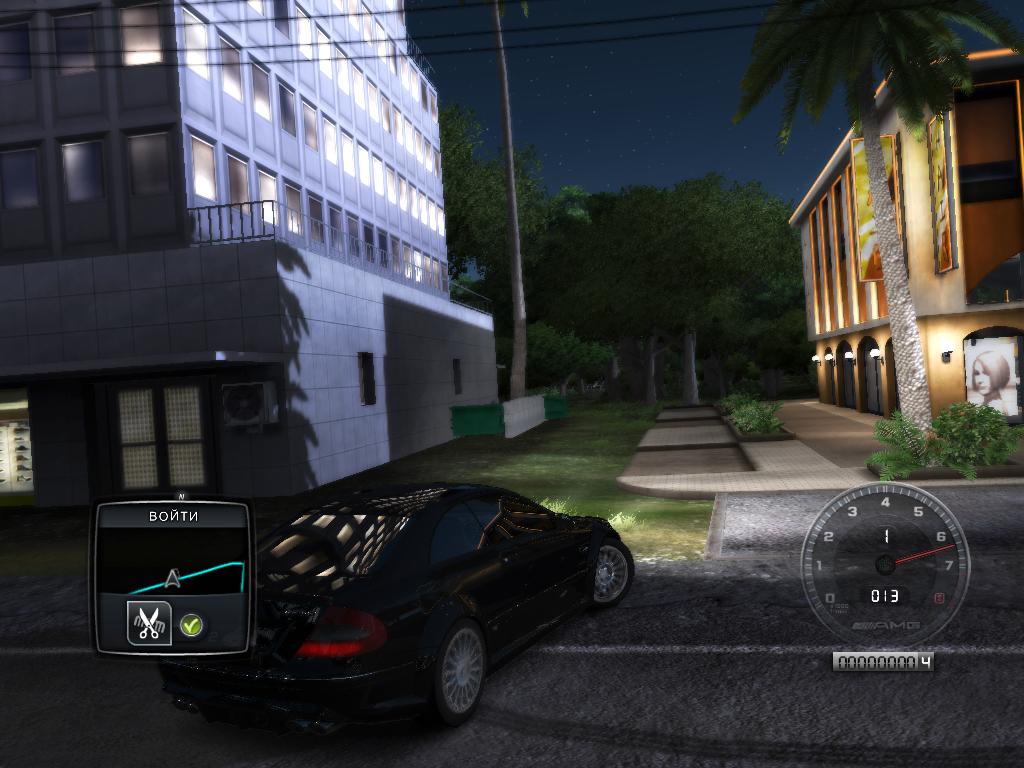Select the hair salon scissors icon
1024x768 pixels.
pyautogui.click(x=149, y=624)
